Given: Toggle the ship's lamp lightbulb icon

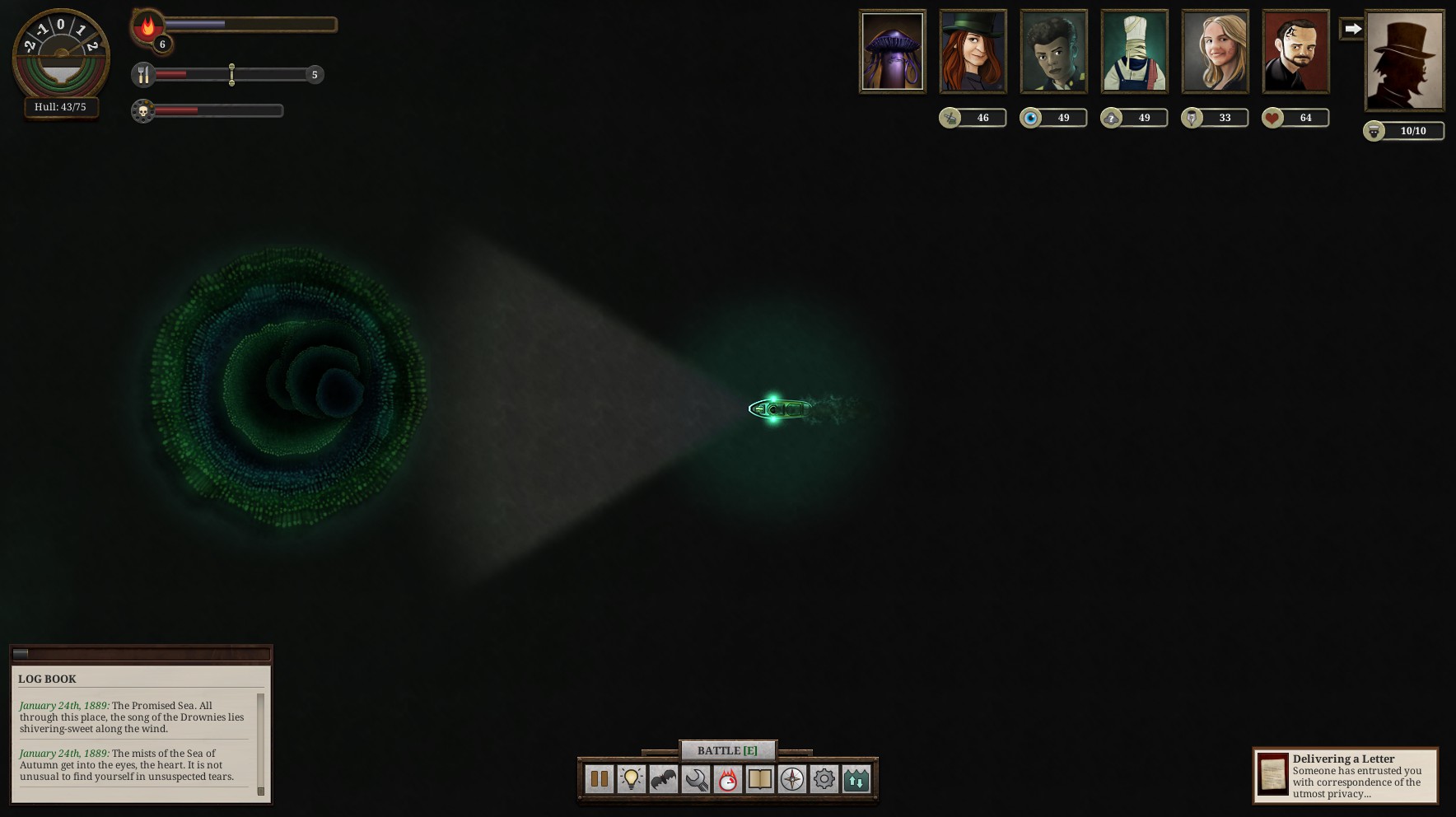Looking at the screenshot, I should tap(631, 778).
